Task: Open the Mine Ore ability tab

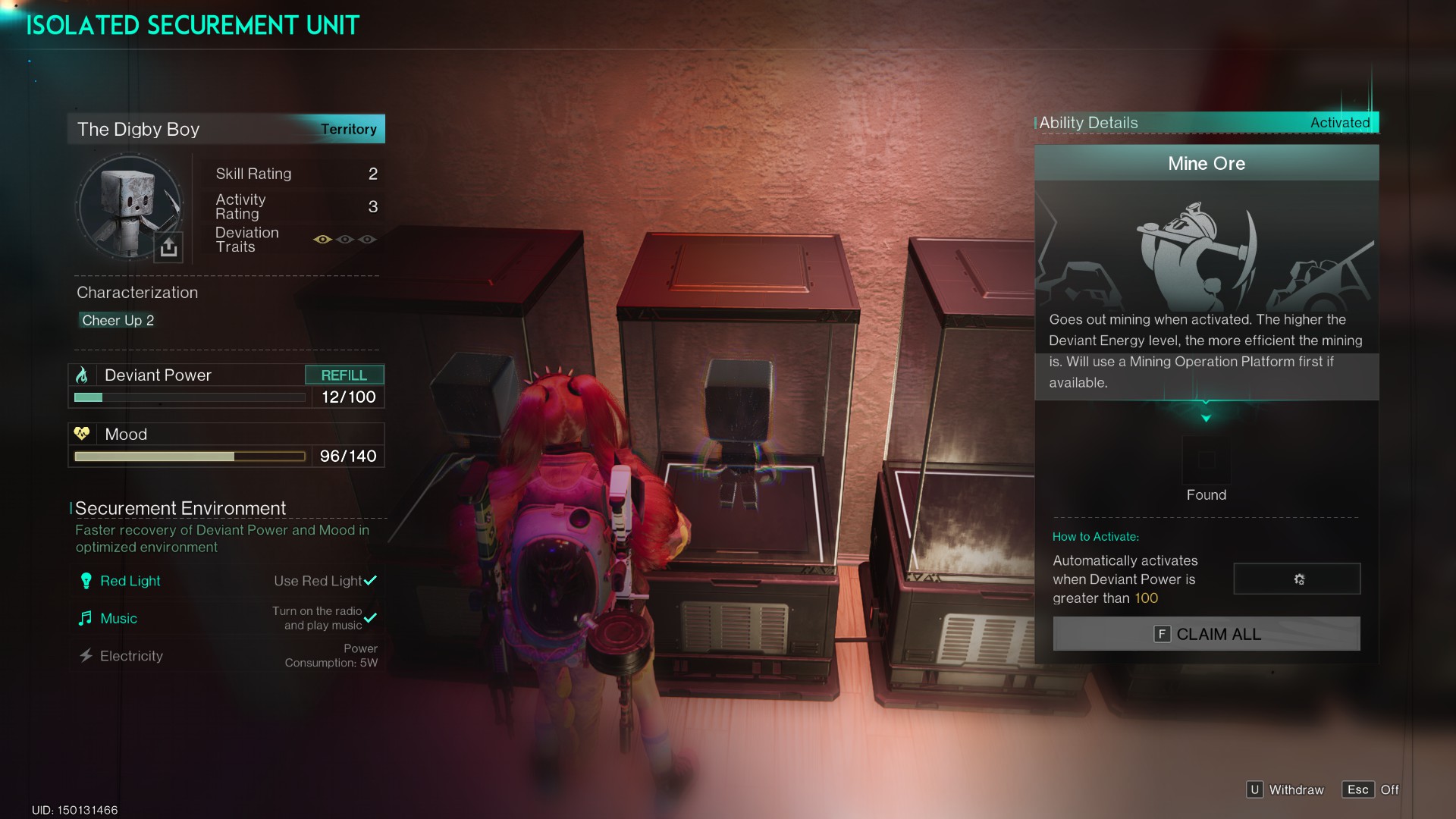Action: pyautogui.click(x=1206, y=163)
